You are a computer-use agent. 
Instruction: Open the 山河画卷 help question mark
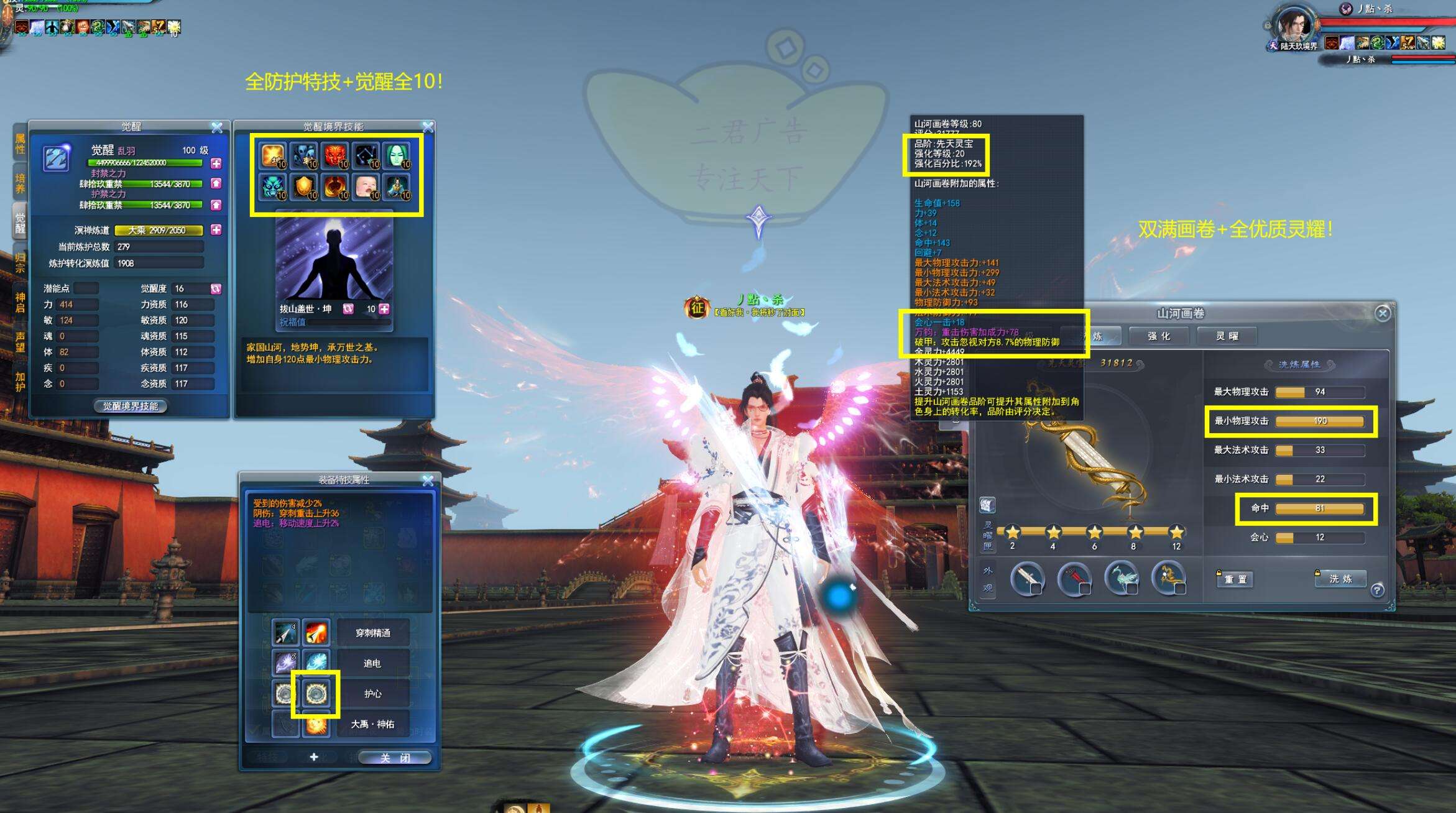click(x=1377, y=590)
